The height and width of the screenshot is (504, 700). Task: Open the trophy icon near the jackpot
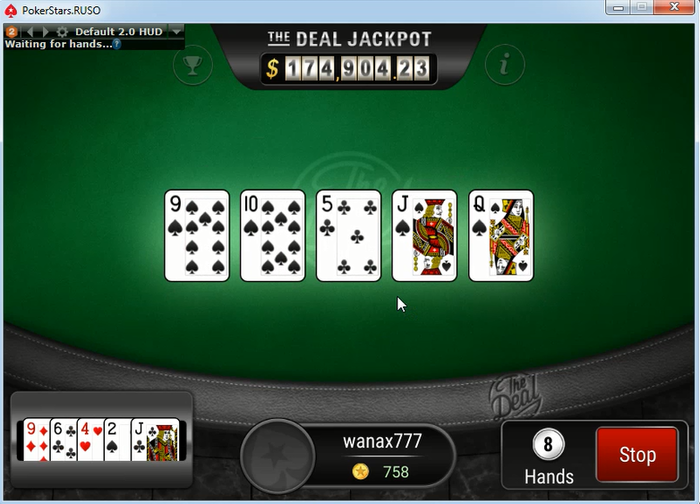click(x=191, y=66)
